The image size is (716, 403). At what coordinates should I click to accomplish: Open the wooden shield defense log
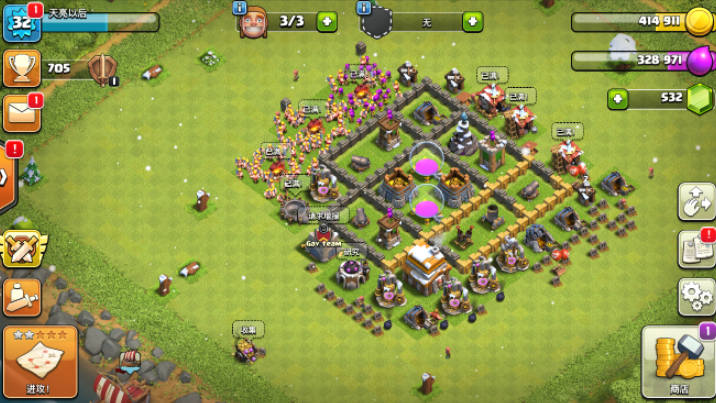[100, 68]
